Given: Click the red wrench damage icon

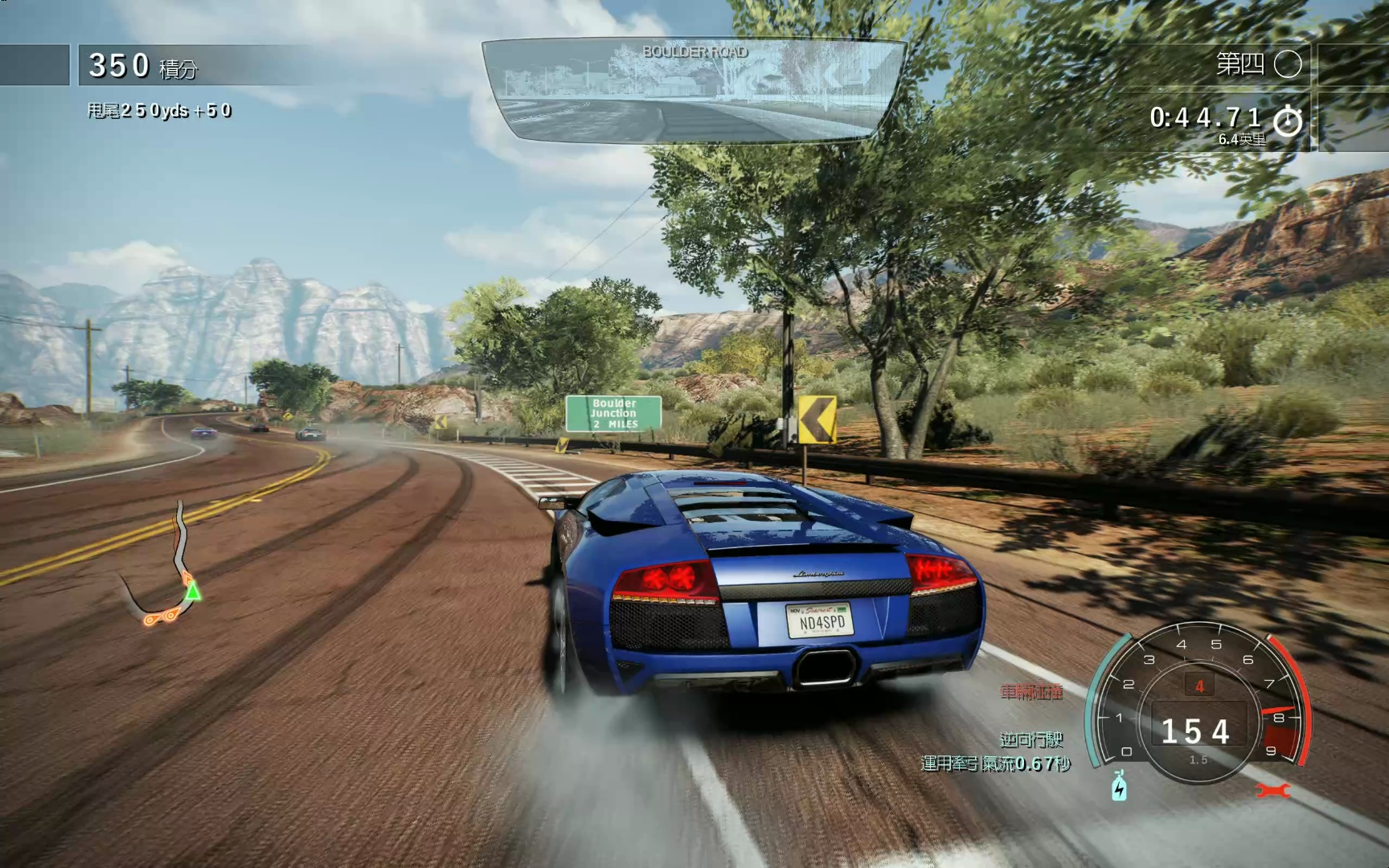Looking at the screenshot, I should click(1272, 791).
